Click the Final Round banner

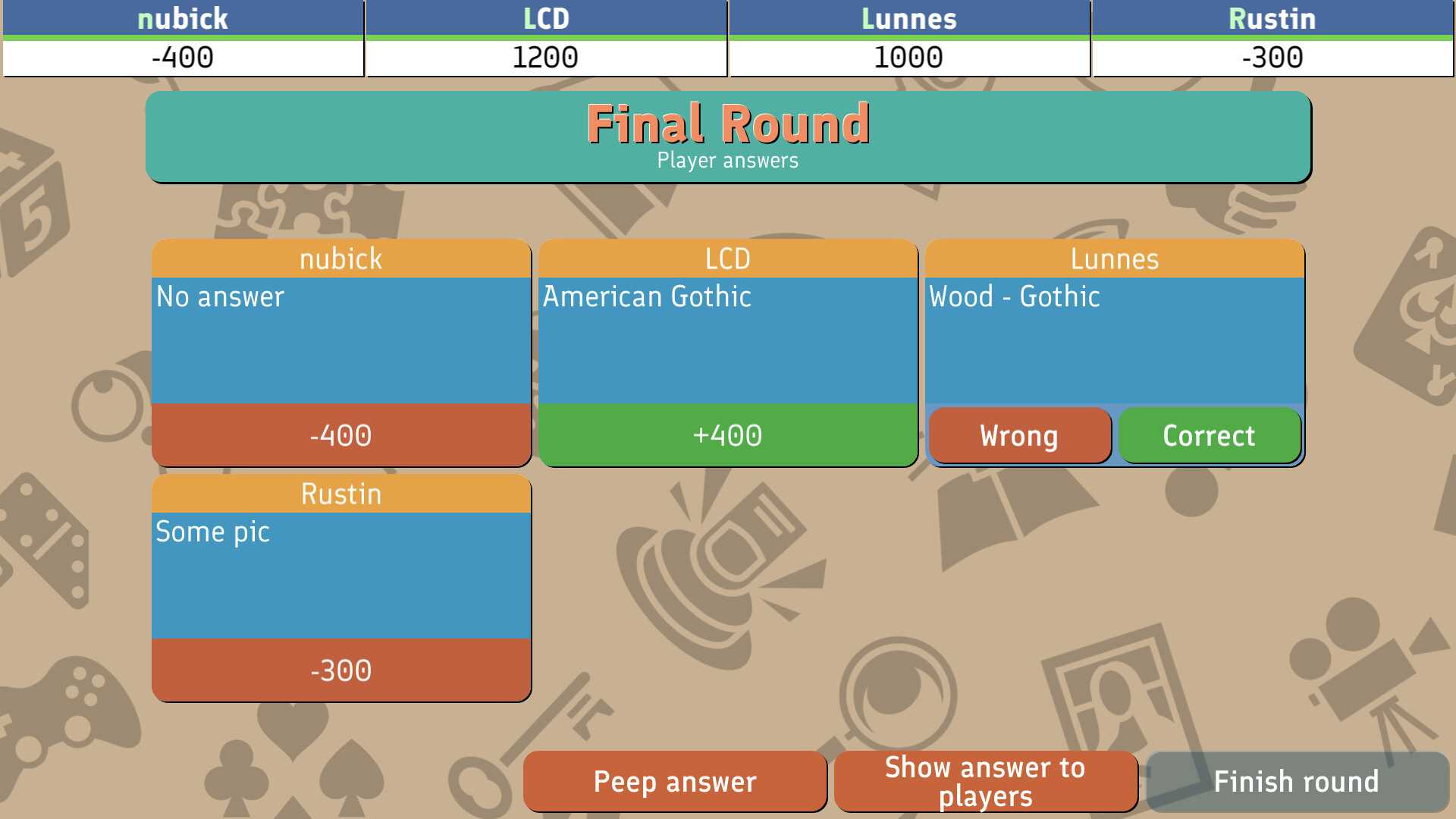click(x=728, y=124)
